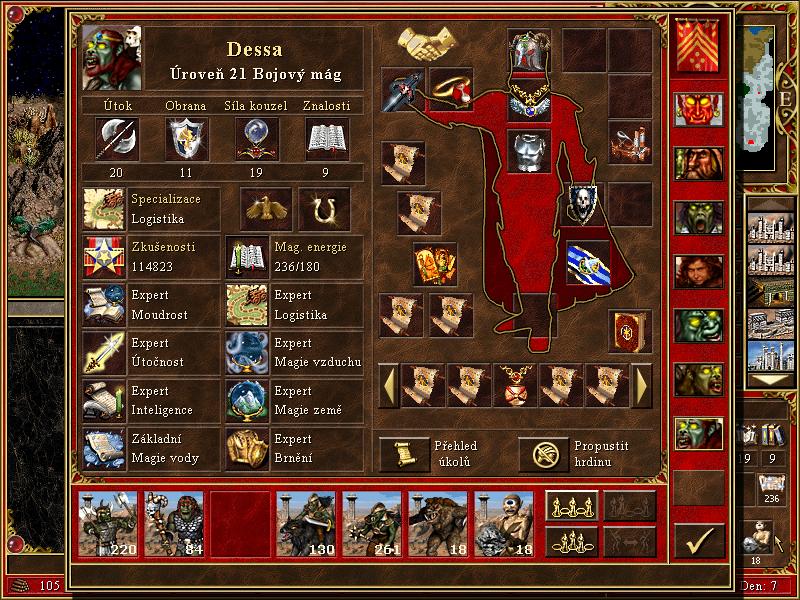Select the Expert Moudrost skill

(104, 305)
